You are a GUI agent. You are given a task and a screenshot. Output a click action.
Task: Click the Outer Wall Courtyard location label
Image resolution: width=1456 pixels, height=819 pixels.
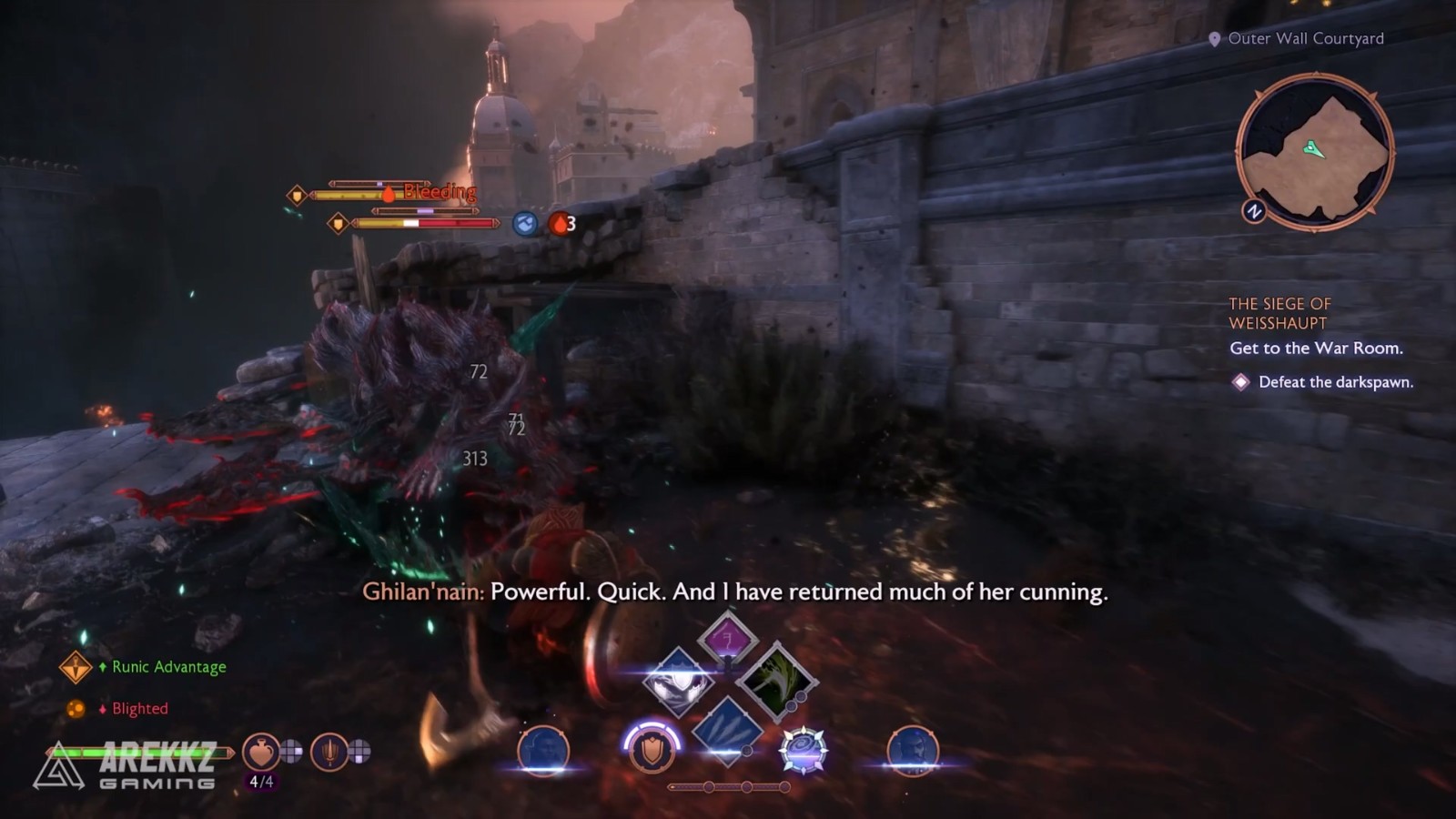pyautogui.click(x=1305, y=38)
